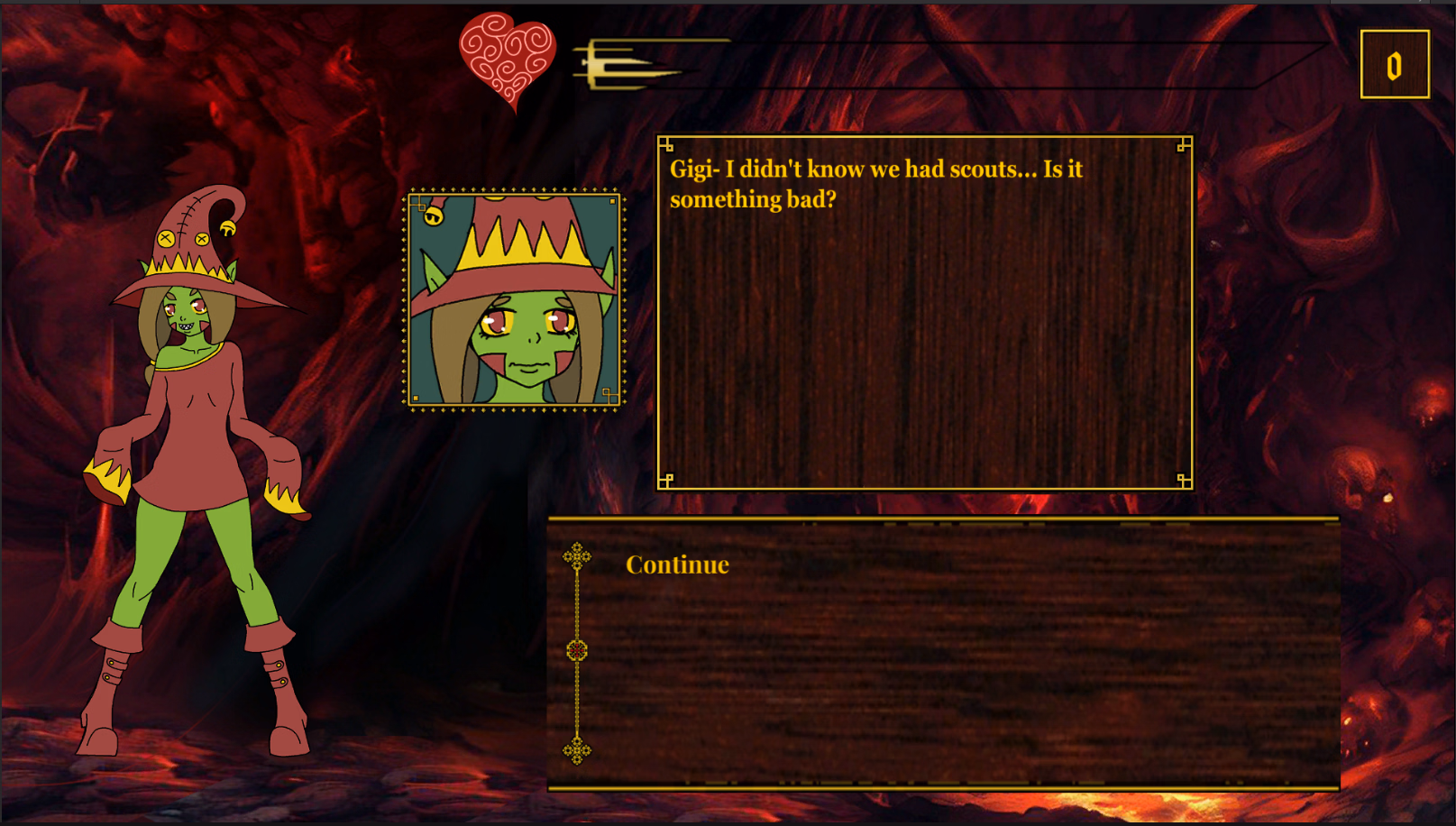Click the red-centered middle ornament on choice panel
Image resolution: width=1456 pixels, height=826 pixels.
(576, 647)
